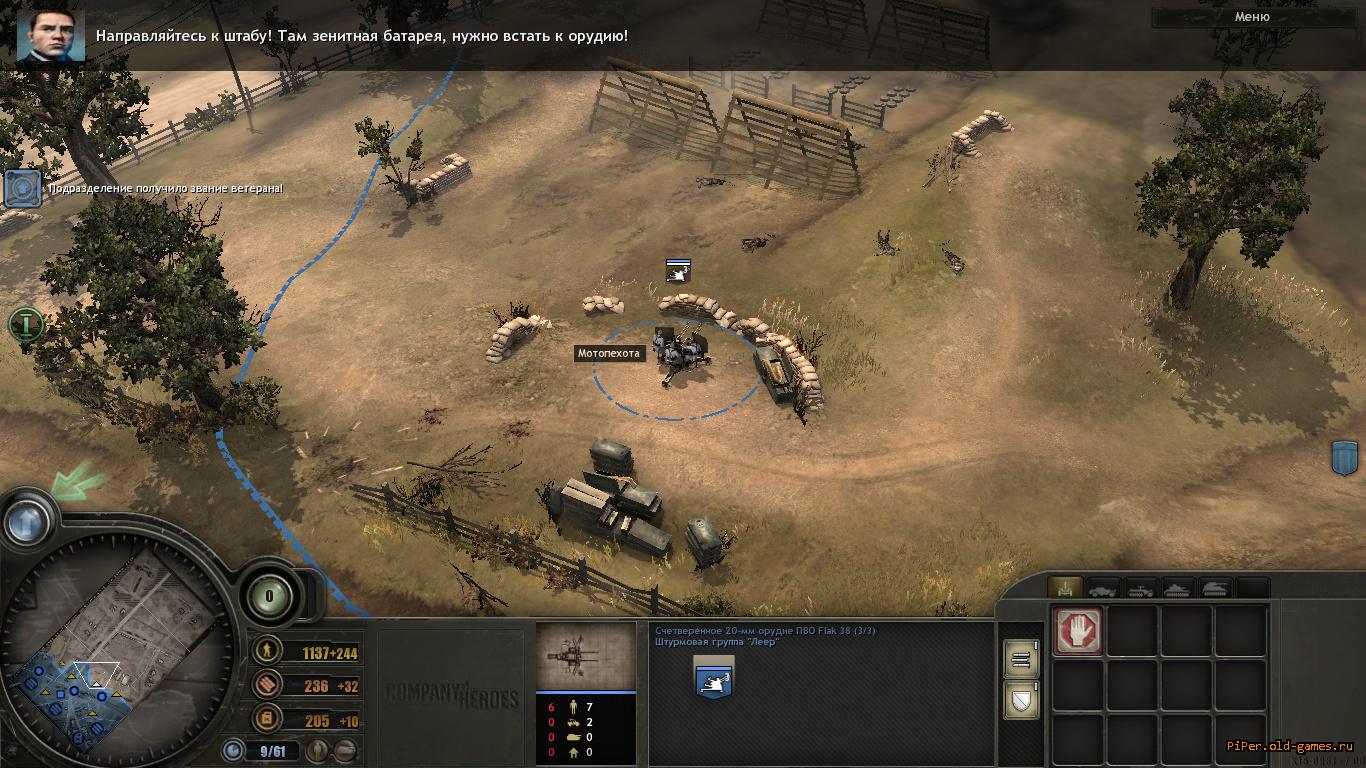
Task: Click the bullets upgrade icon
Action: tap(1020, 658)
